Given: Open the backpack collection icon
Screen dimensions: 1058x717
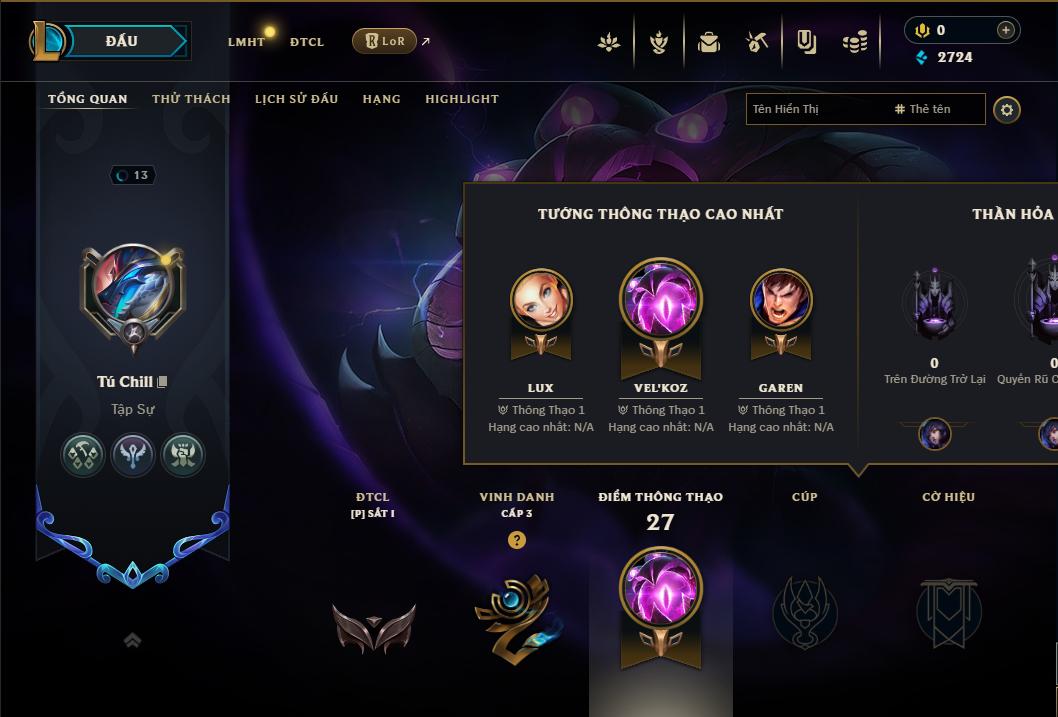Looking at the screenshot, I should (x=709, y=42).
